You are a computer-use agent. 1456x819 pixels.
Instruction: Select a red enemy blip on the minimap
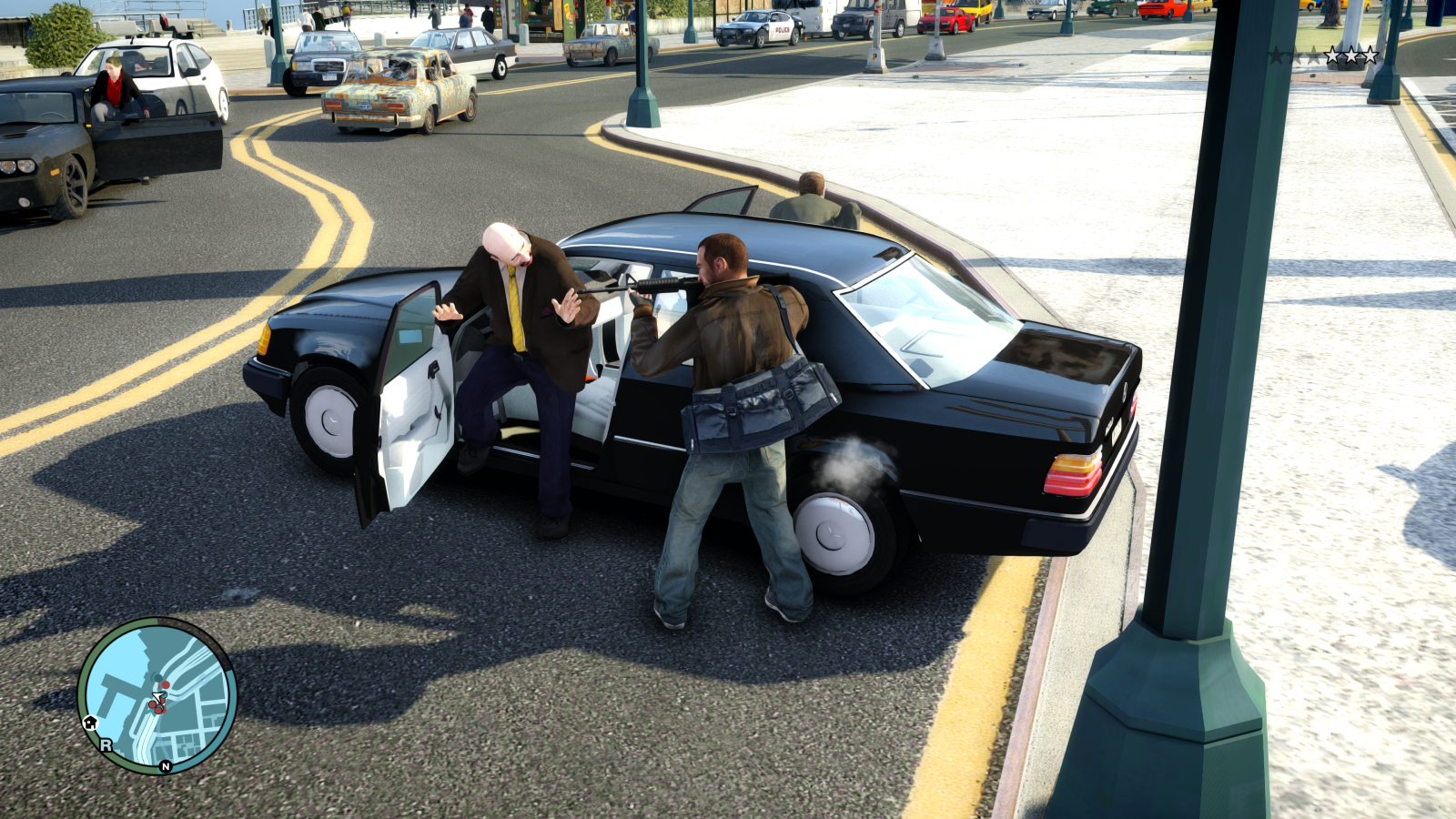point(167,683)
